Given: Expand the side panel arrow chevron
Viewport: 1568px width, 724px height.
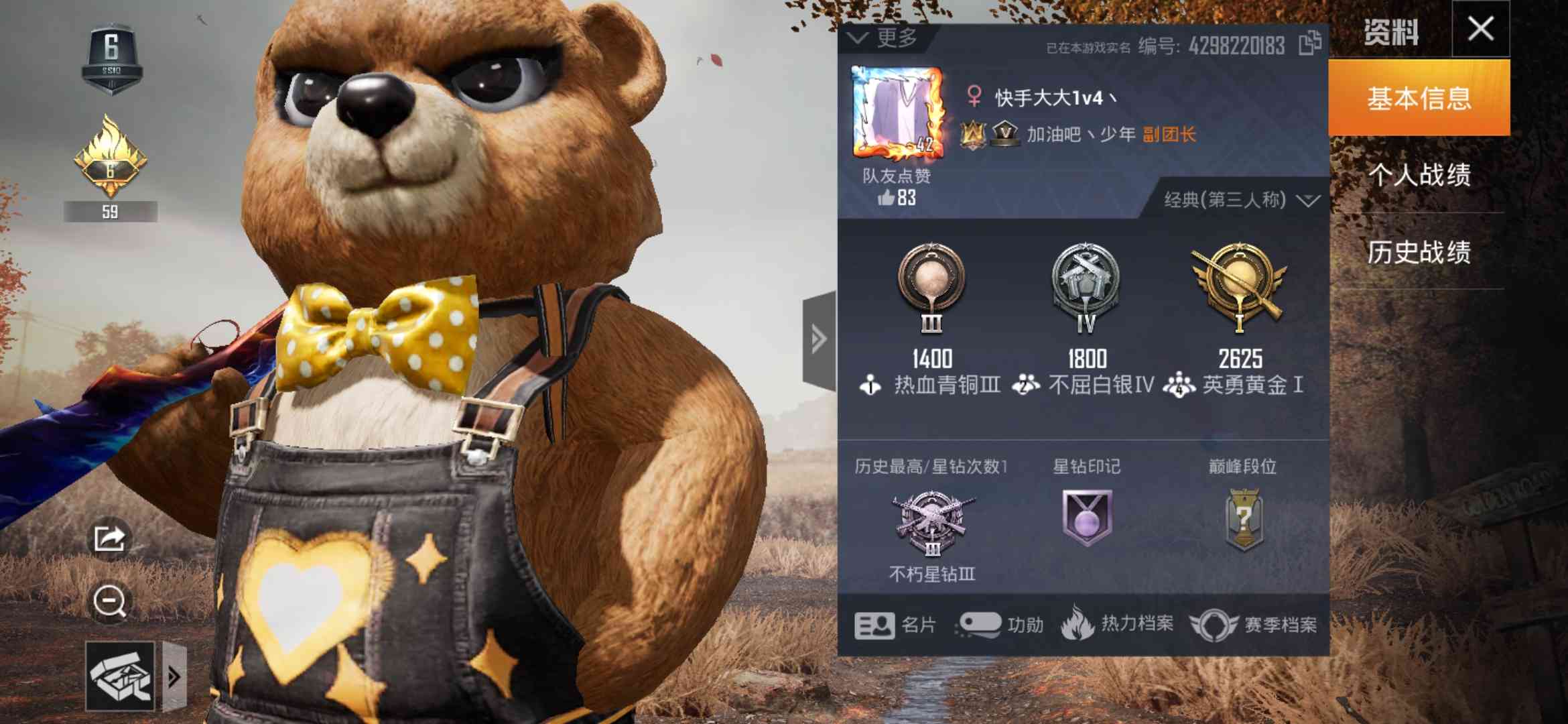Looking at the screenshot, I should point(818,339).
